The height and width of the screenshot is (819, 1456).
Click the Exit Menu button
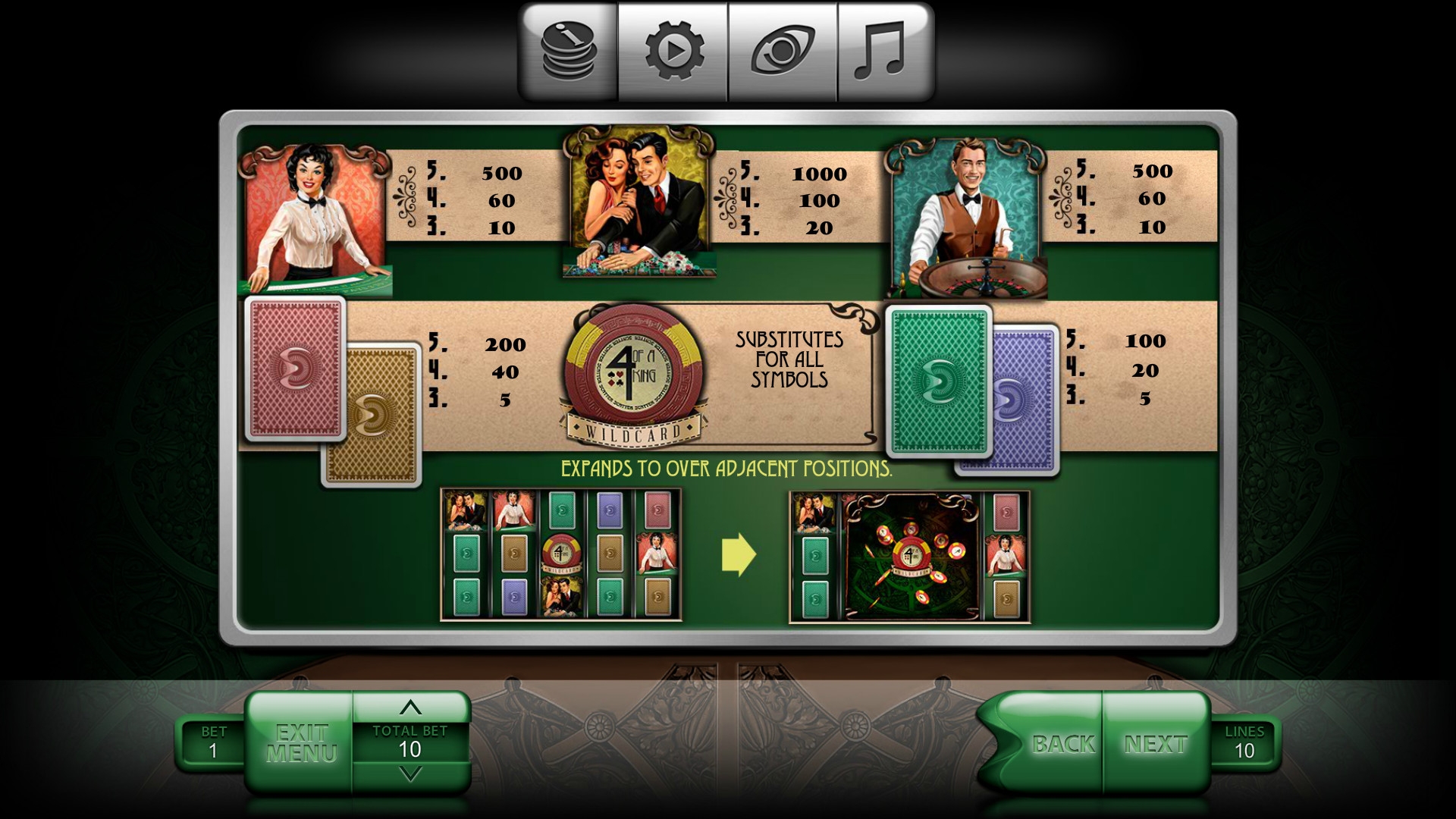(301, 743)
